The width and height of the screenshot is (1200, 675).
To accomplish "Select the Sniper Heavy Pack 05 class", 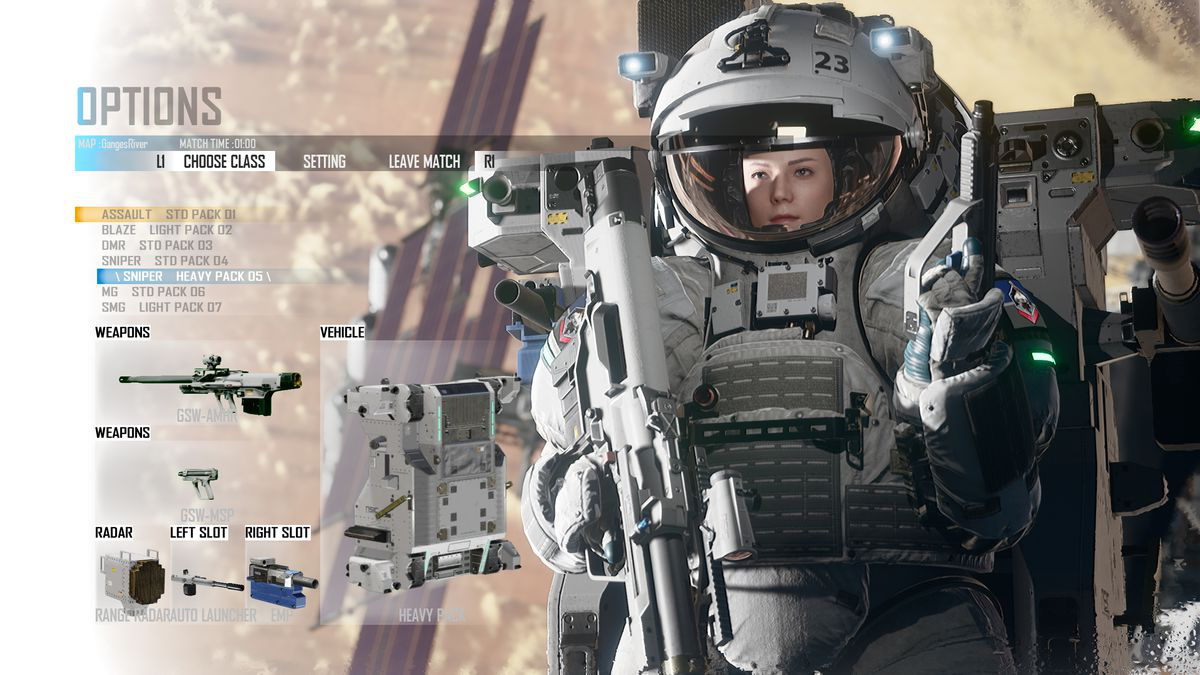I will (x=185, y=276).
